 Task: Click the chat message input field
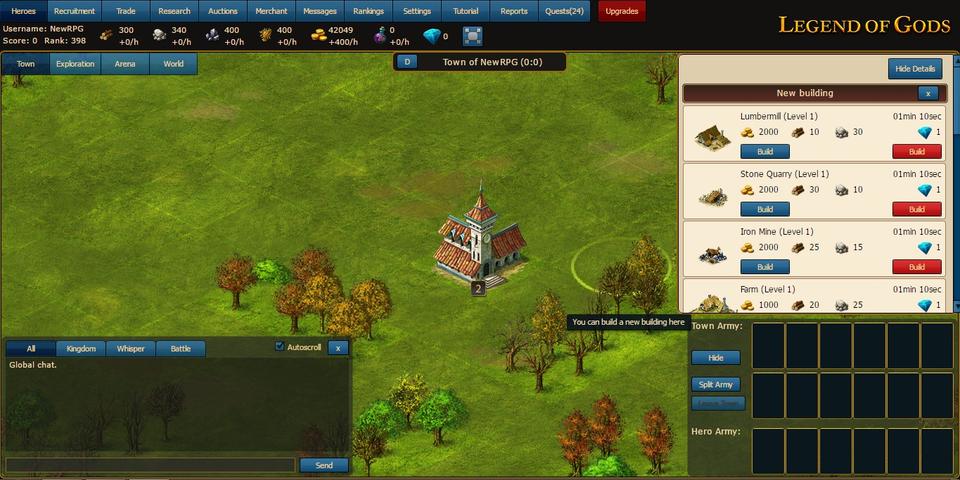pos(150,465)
